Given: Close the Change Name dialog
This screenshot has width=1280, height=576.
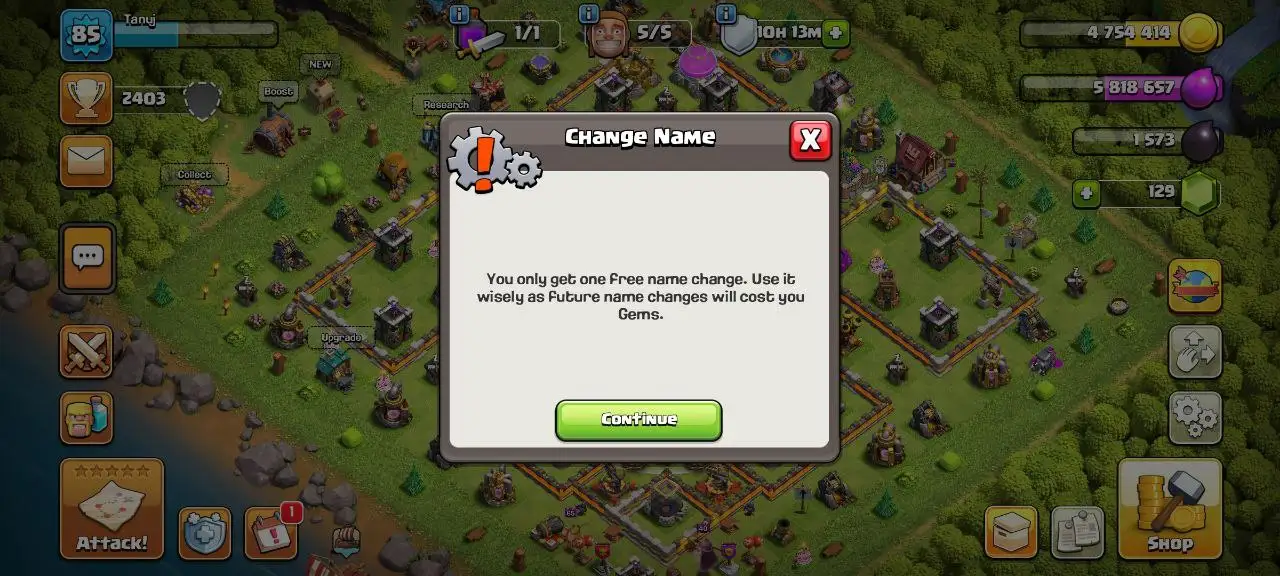Looking at the screenshot, I should tap(810, 141).
